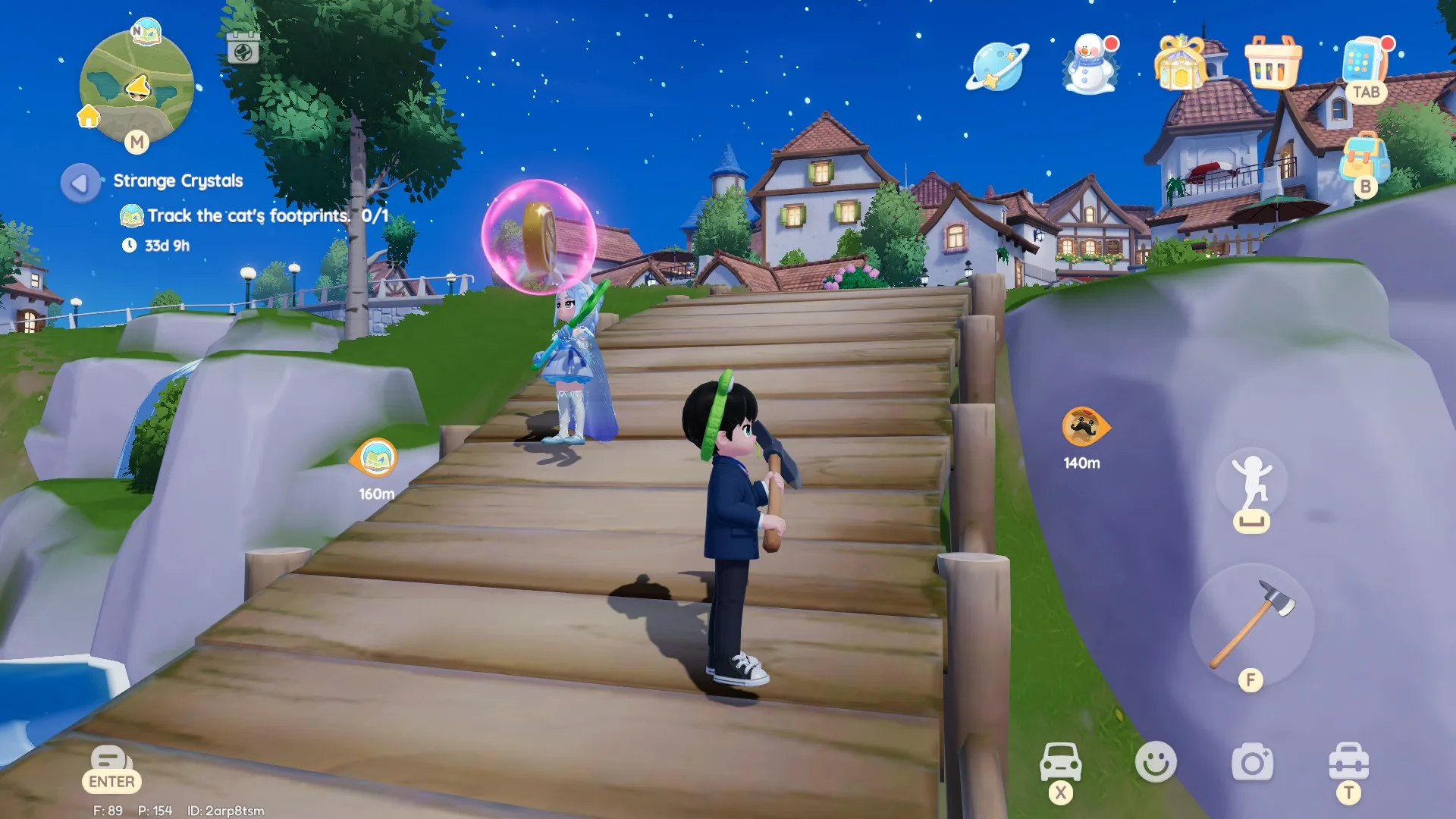
Task: Collapse the Strange Crystals quest panel
Action: point(79,181)
